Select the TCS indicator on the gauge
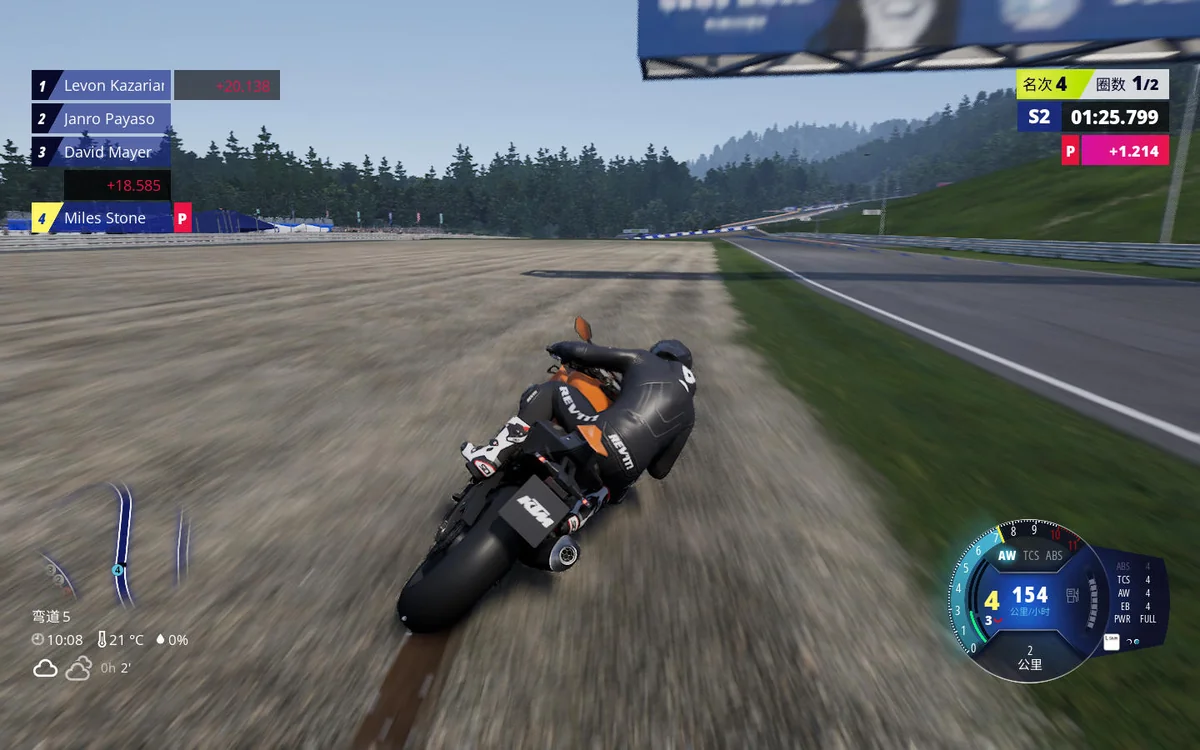Image resolution: width=1200 pixels, height=750 pixels. [1031, 556]
